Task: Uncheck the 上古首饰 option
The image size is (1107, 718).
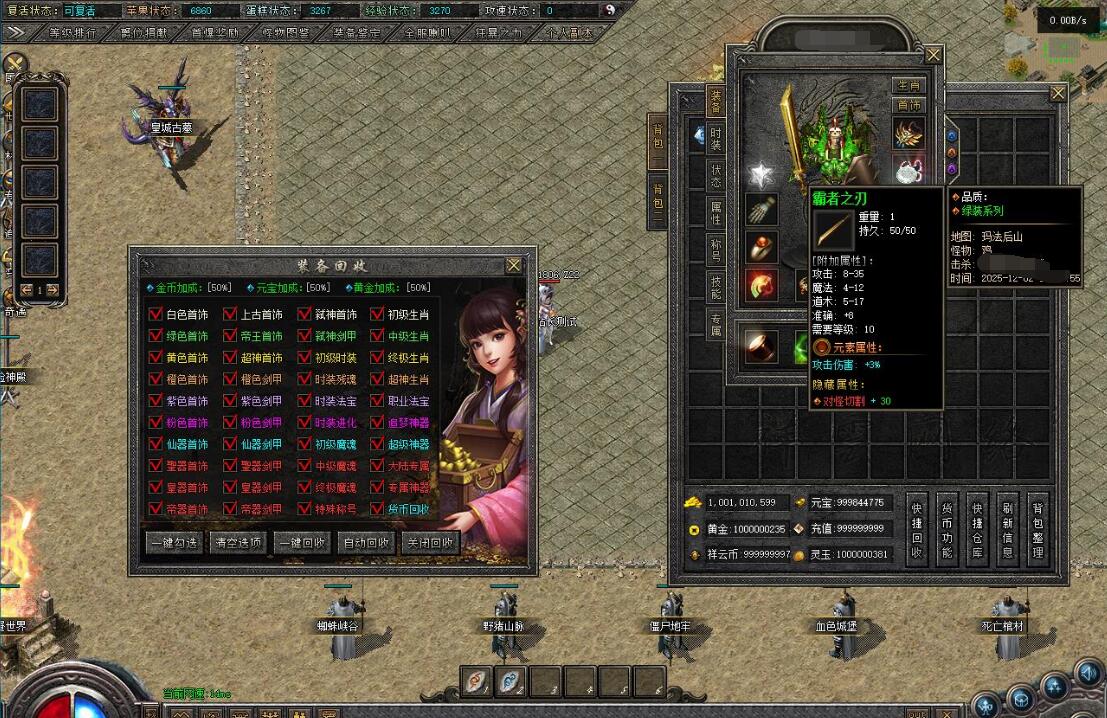Action: [x=230, y=314]
